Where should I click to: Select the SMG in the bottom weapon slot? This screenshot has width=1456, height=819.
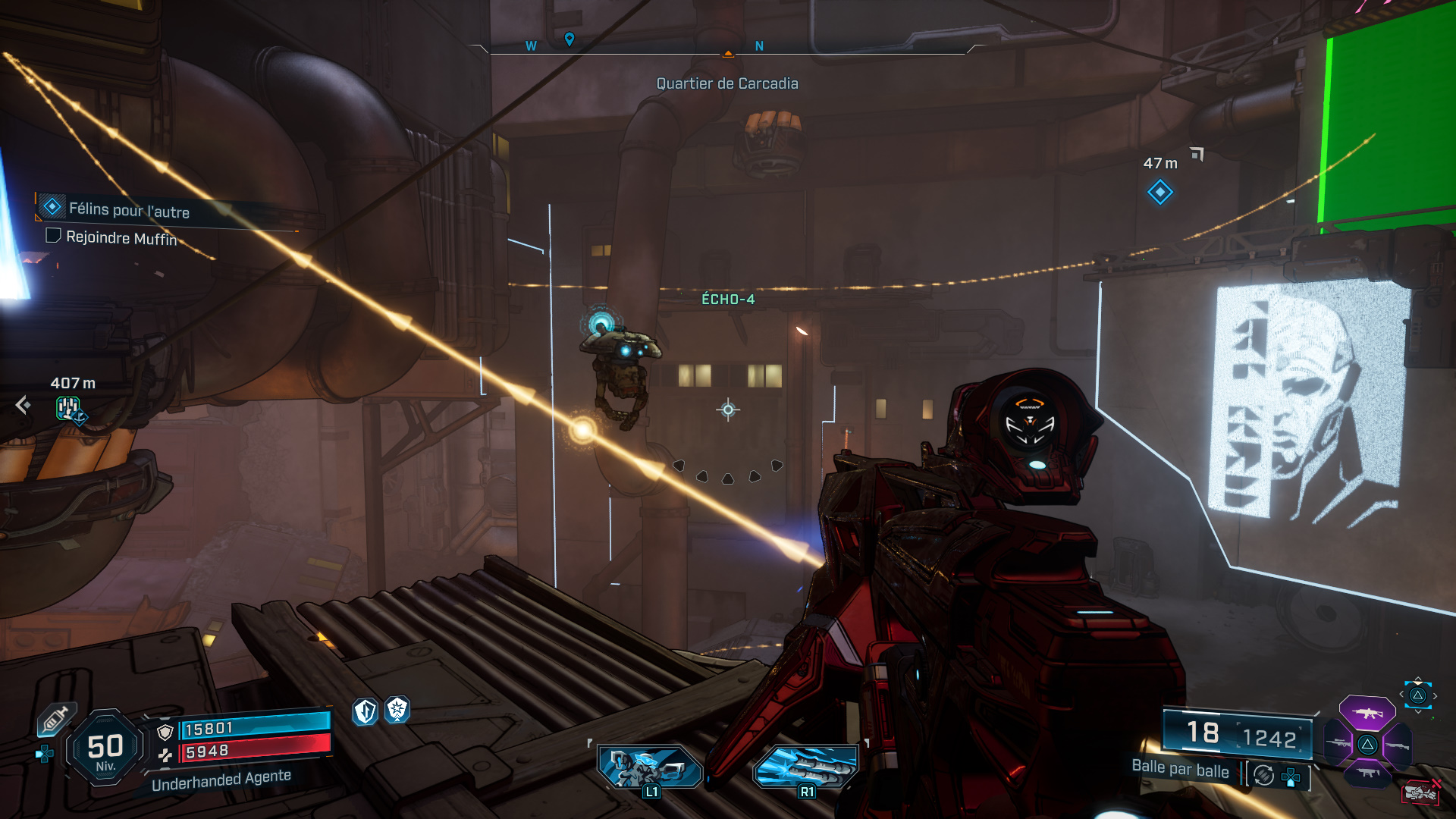[1368, 773]
